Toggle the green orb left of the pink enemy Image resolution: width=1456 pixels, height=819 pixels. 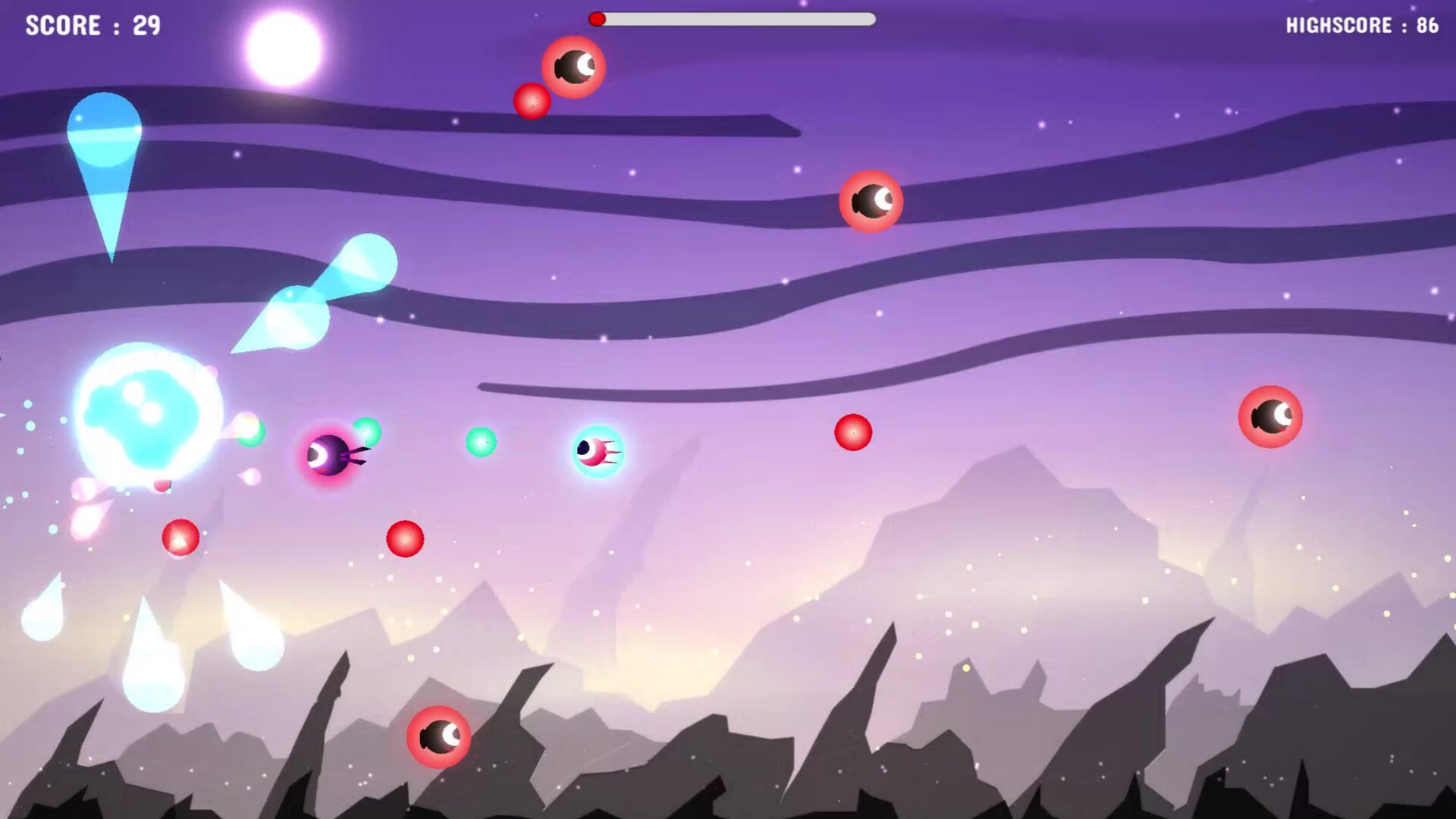(481, 441)
